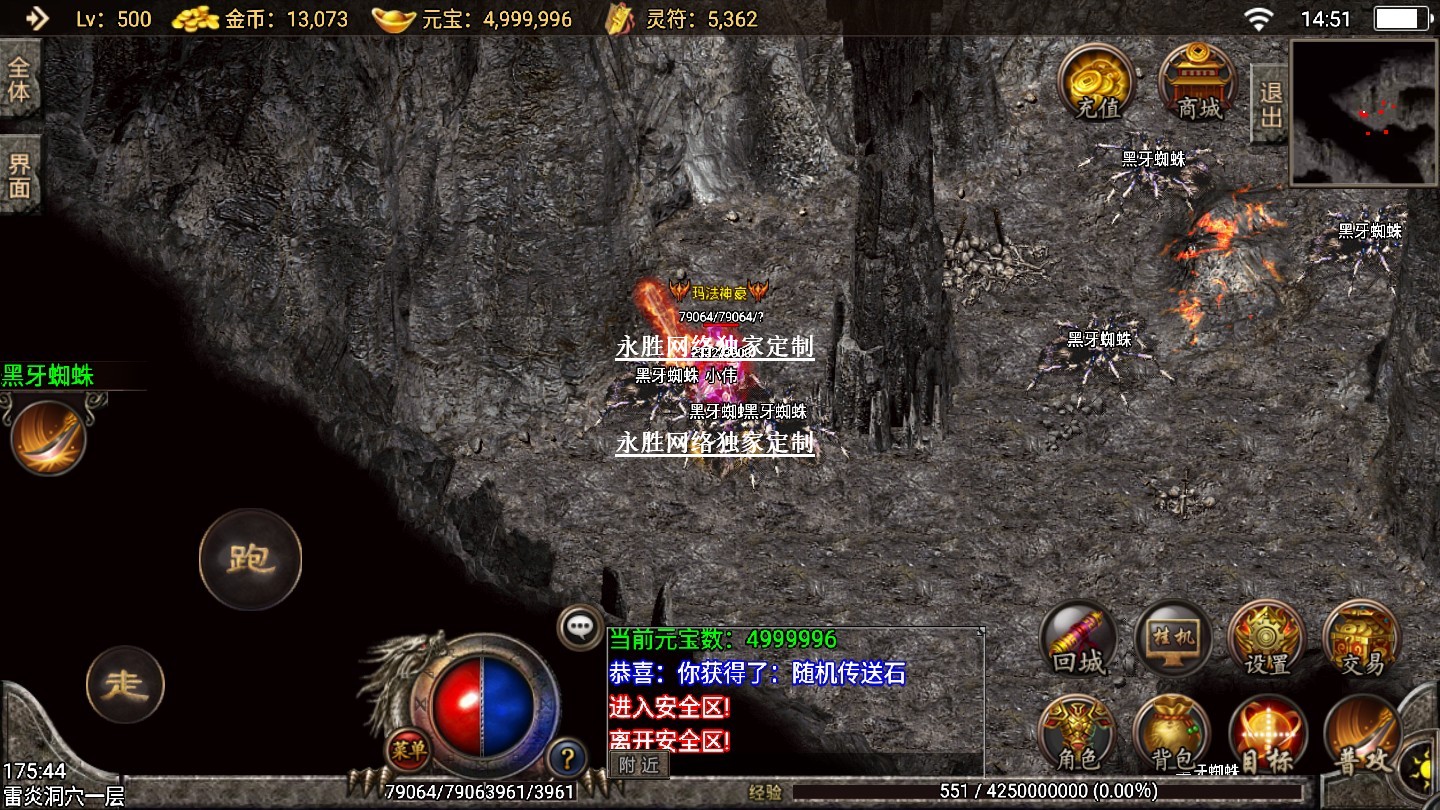Switch to 跑 run mode
This screenshot has width=1440, height=810.
point(250,559)
